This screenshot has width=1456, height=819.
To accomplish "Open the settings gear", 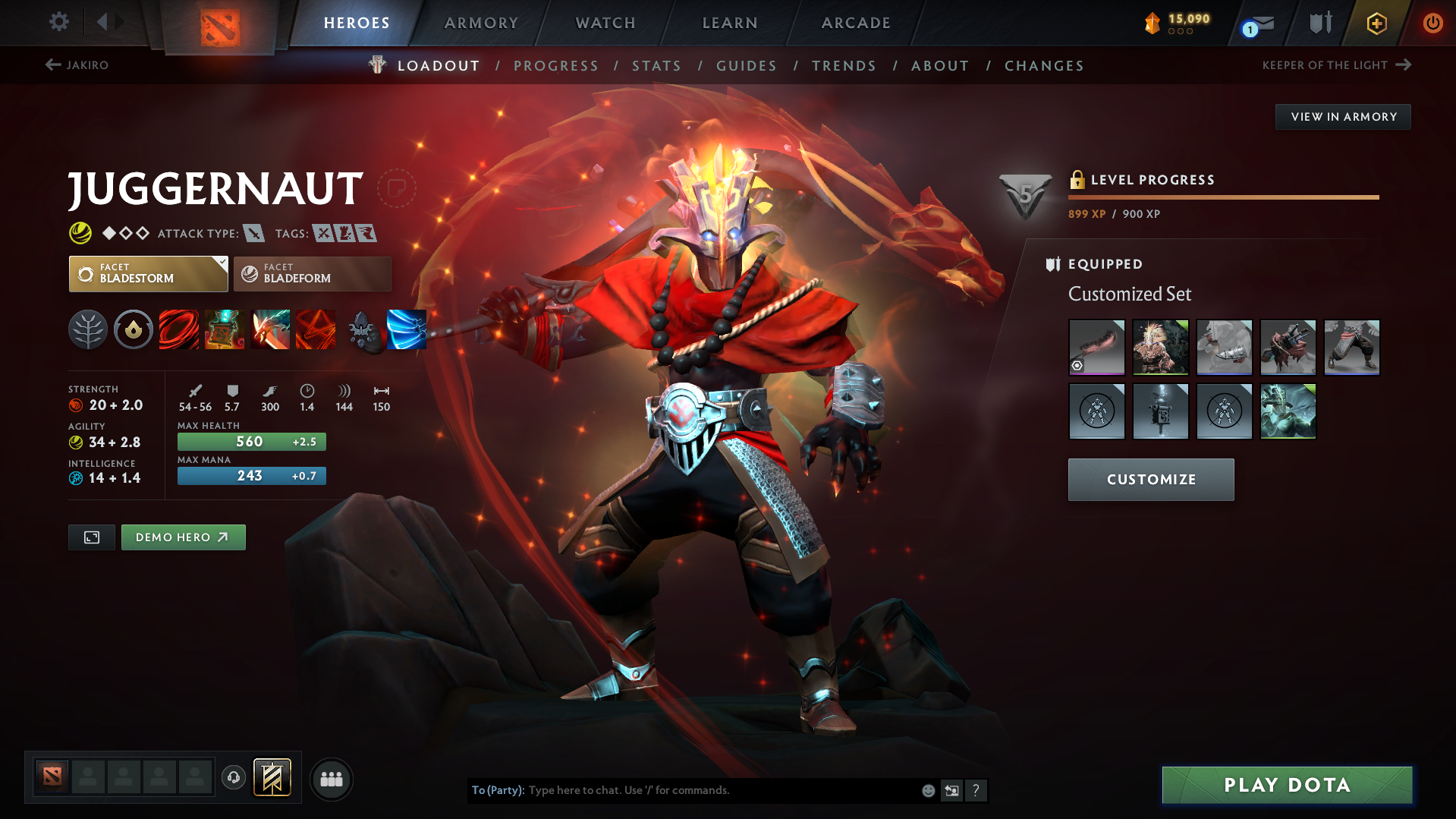I will pos(58,22).
